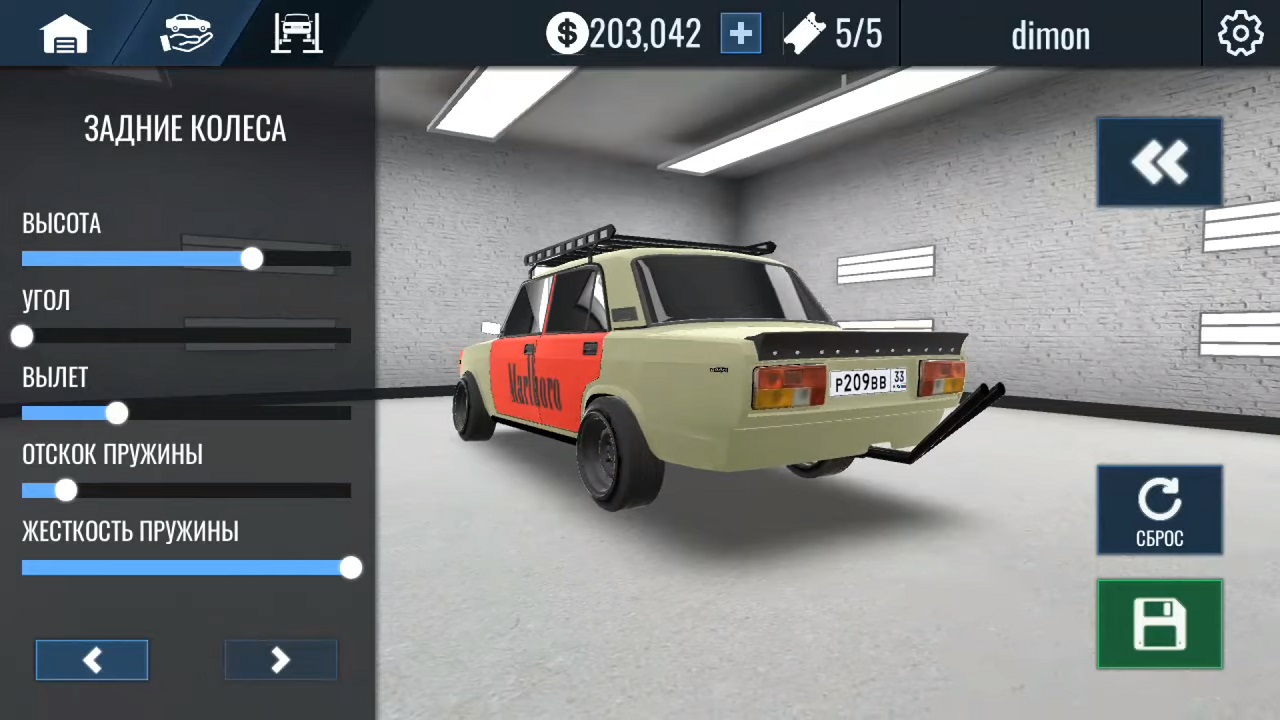Go to next wheel settings page

click(x=280, y=660)
